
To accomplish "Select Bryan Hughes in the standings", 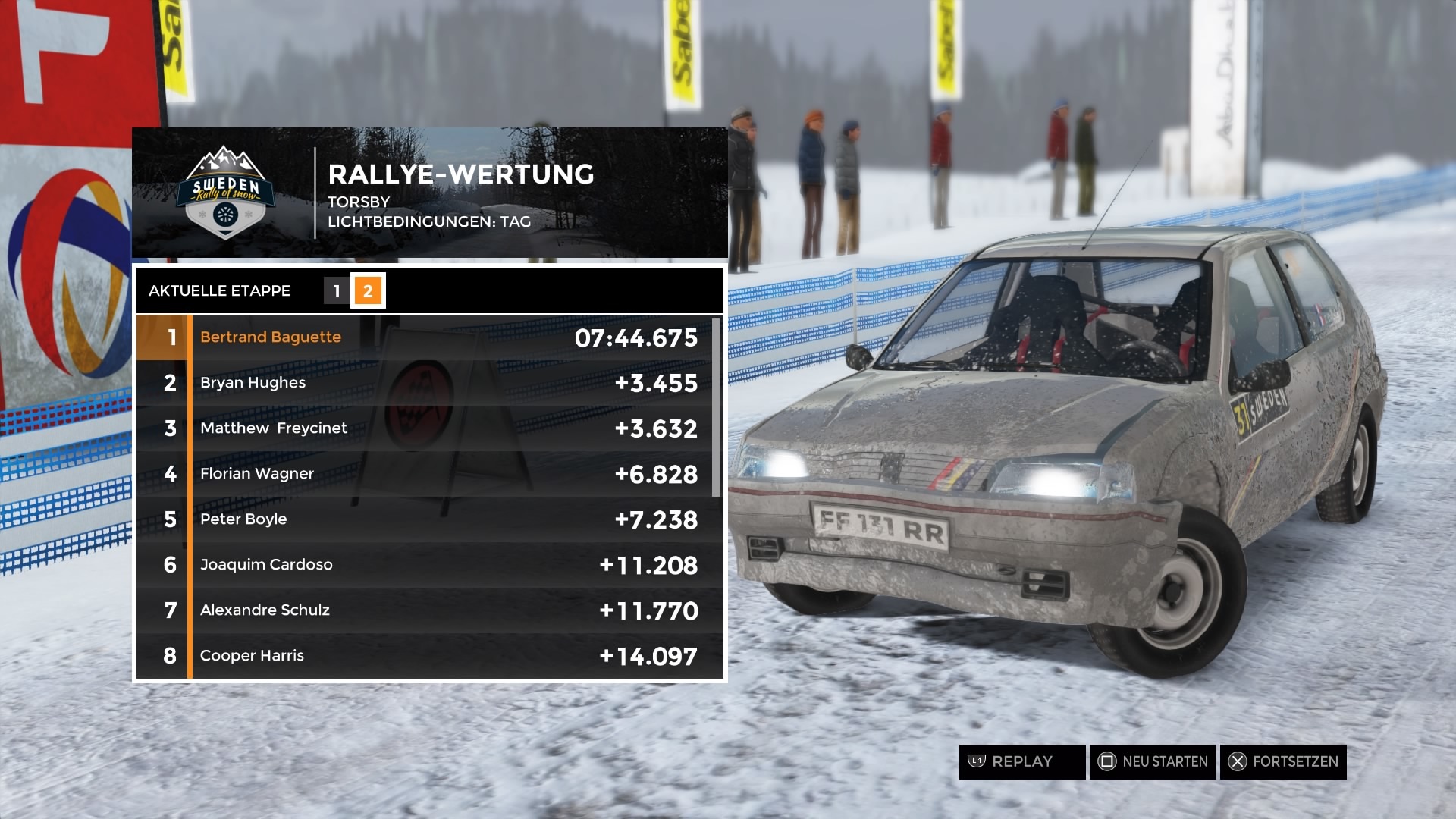I will 429,383.
